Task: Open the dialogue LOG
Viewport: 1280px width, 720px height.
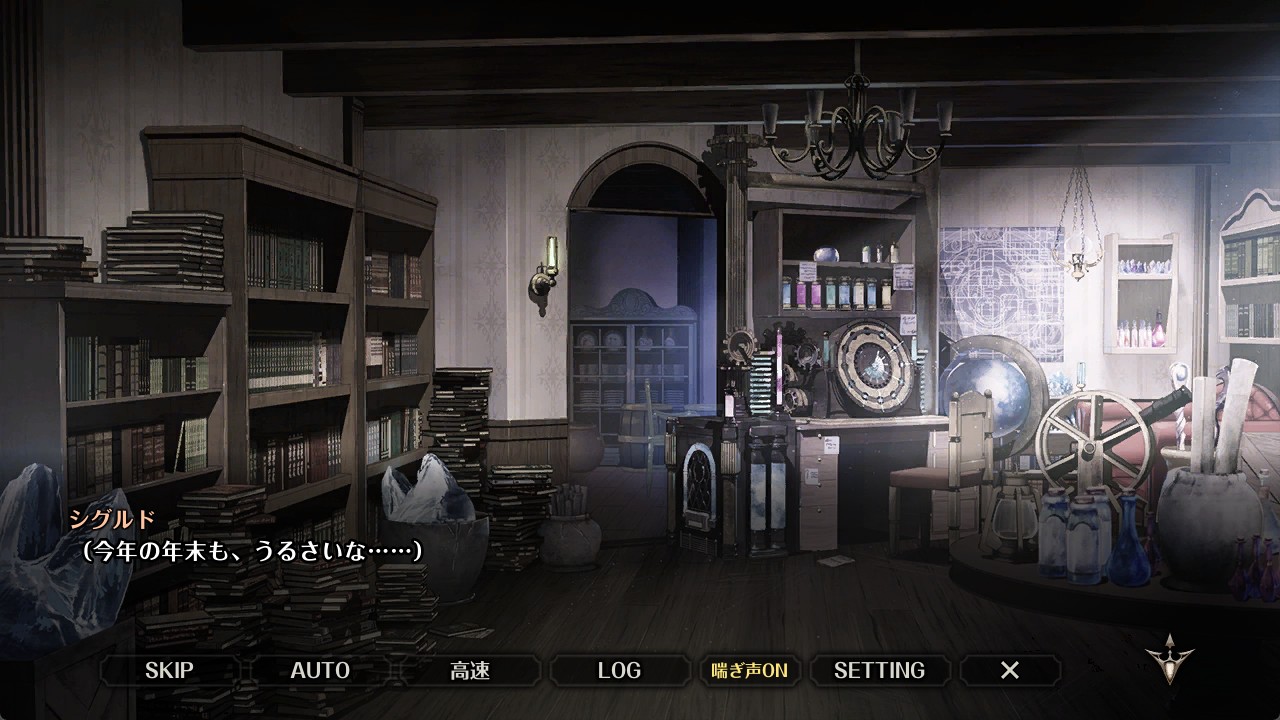Action: coord(619,670)
